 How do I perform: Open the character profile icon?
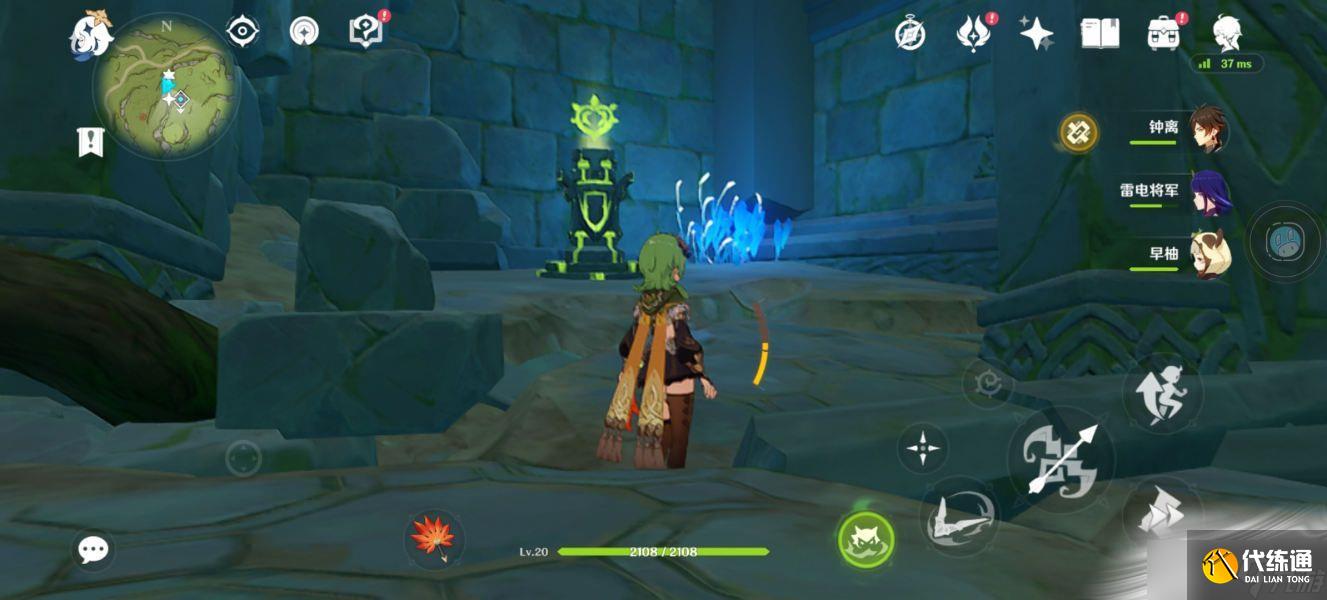(1227, 34)
